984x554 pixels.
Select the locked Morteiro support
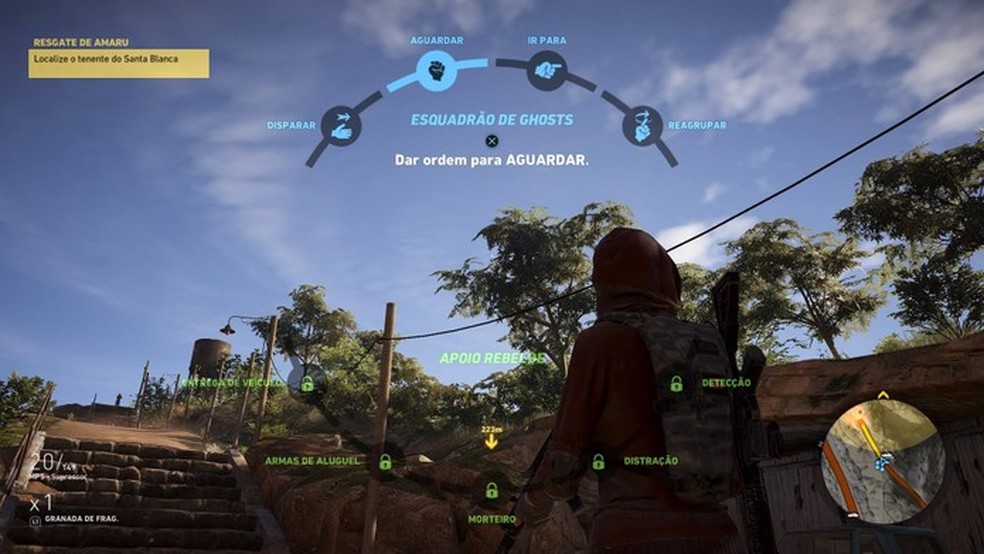point(491,491)
